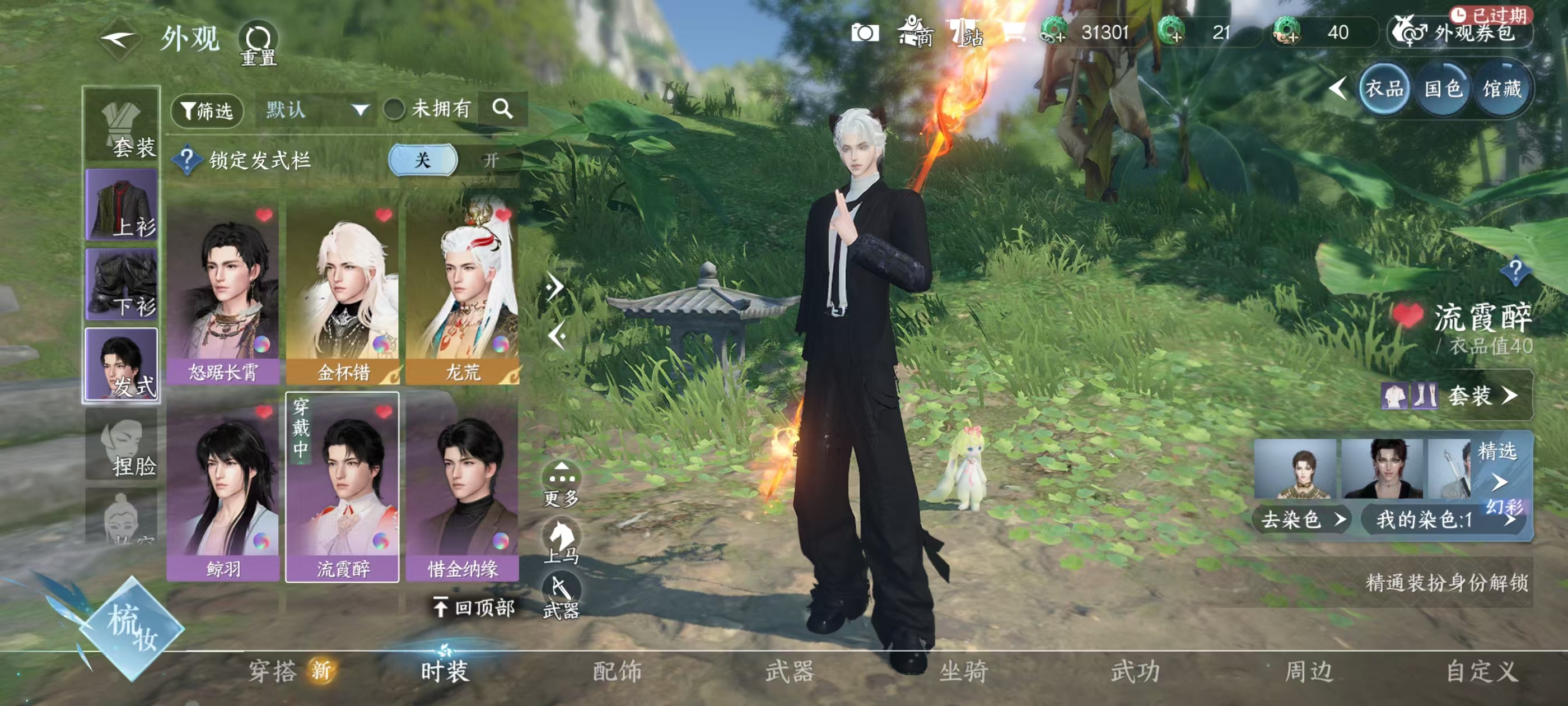Toggle the 未拥有 checkbox
Viewport: 1568px width, 706px height.
click(394, 110)
